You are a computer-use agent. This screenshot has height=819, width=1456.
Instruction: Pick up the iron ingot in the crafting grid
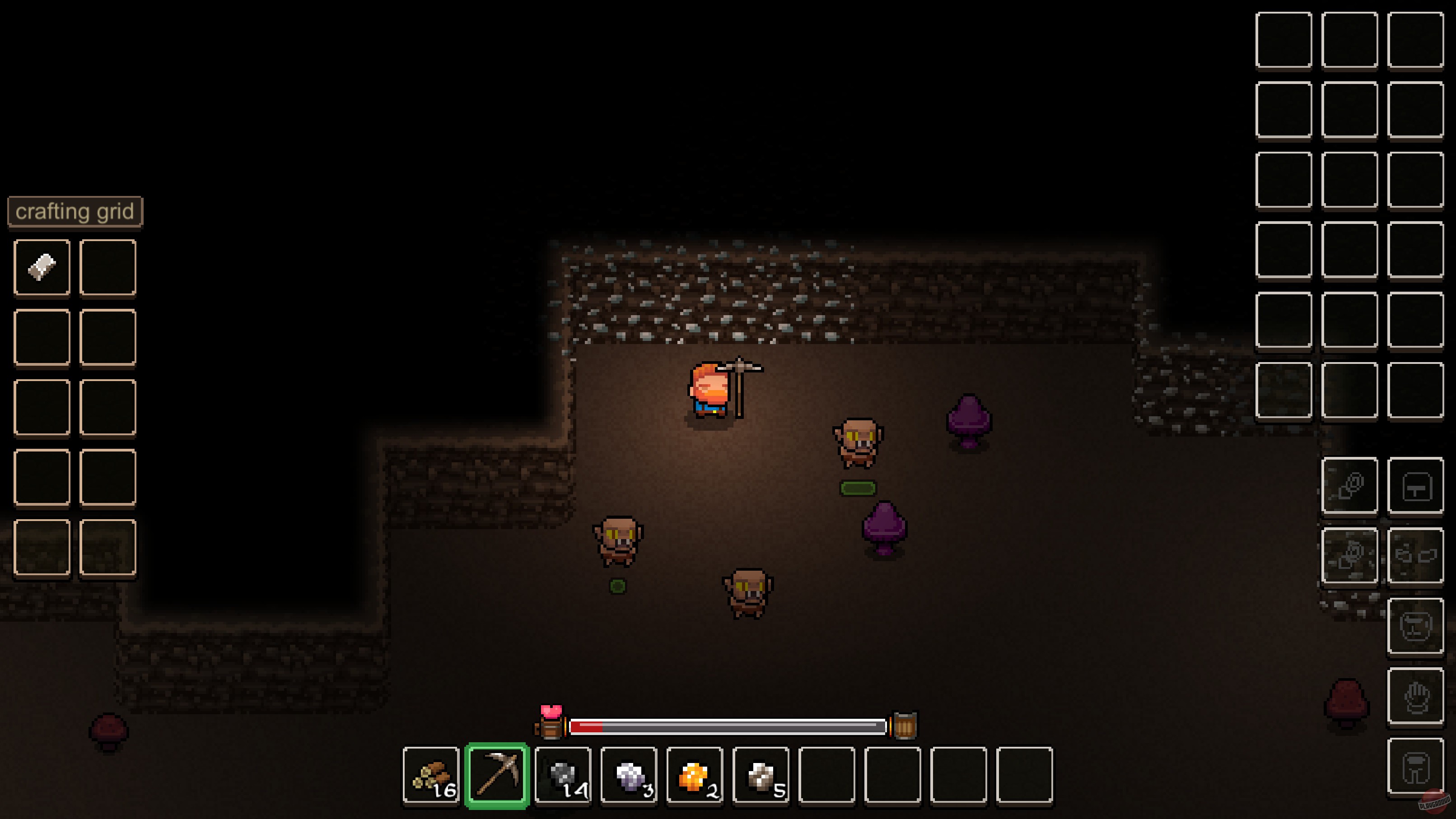pos(42,265)
